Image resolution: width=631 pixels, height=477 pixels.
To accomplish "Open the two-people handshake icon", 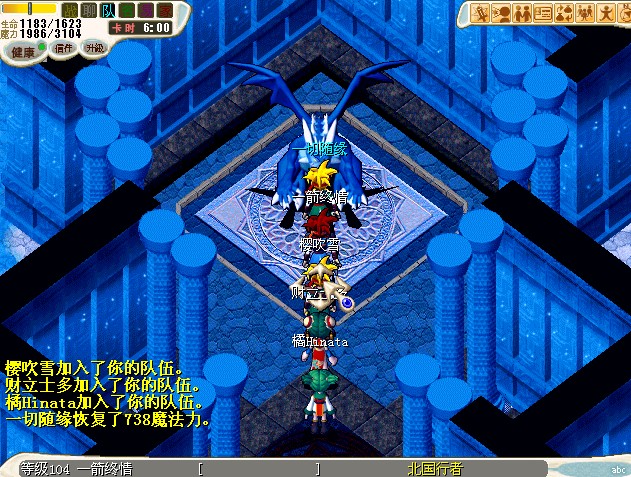I will tap(523, 13).
